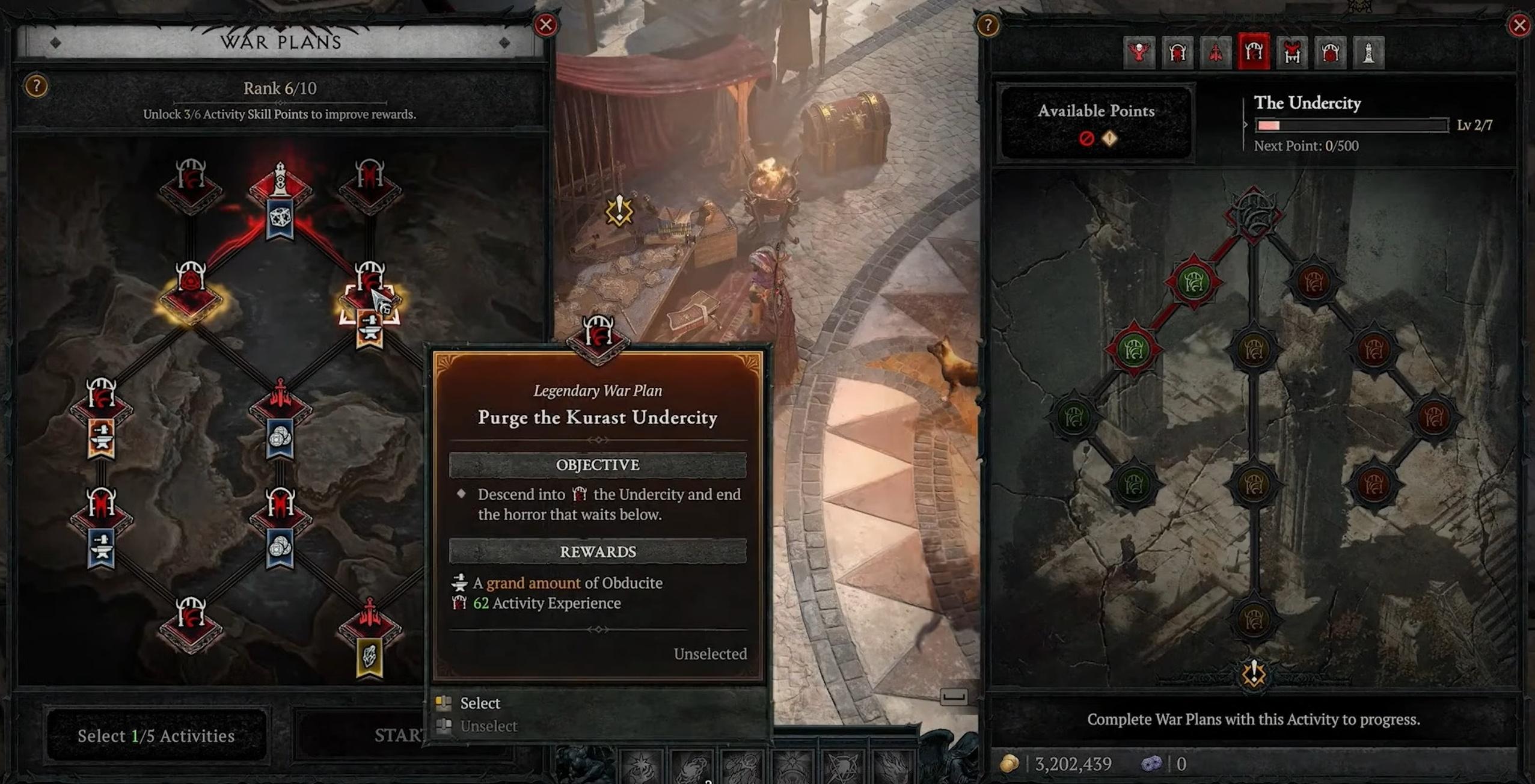The height and width of the screenshot is (784, 1535).
Task: Switch to the horned demon head activity tab
Action: [x=1292, y=53]
